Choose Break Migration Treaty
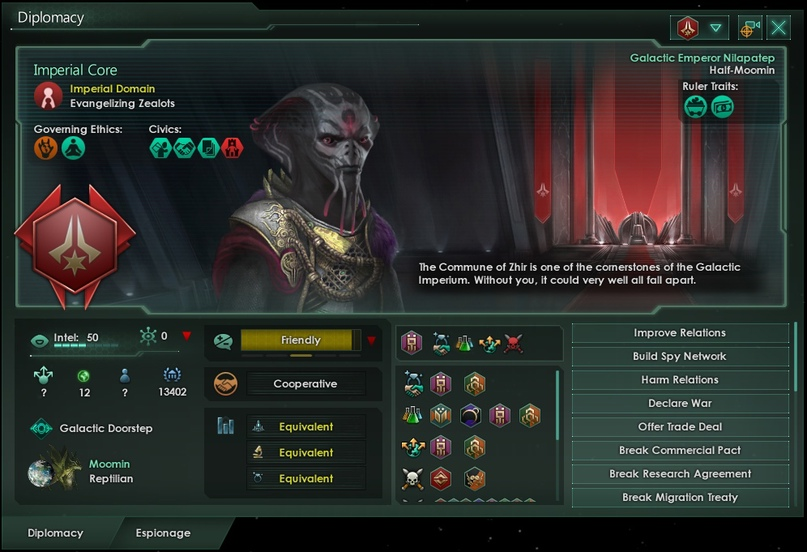The height and width of the screenshot is (552, 807). tap(680, 497)
